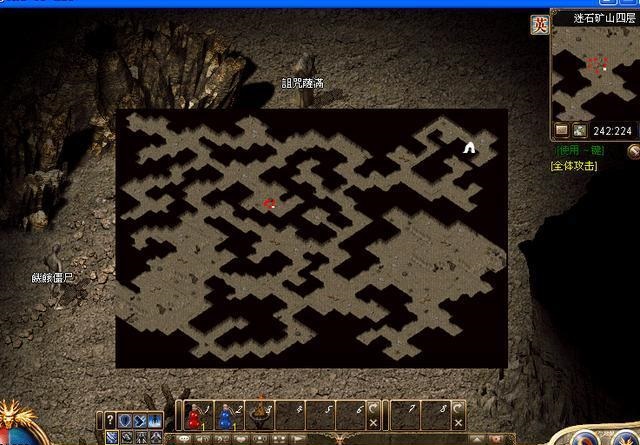Click the round button right of 使用 text
Image resolution: width=640 pixels, height=445 pixels.
(x=633, y=151)
